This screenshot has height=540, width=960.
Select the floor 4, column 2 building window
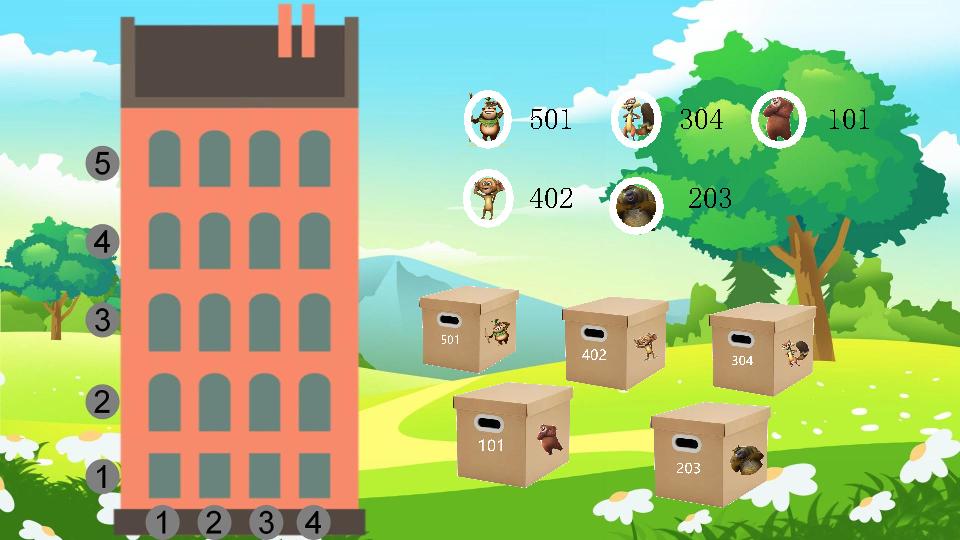(214, 241)
